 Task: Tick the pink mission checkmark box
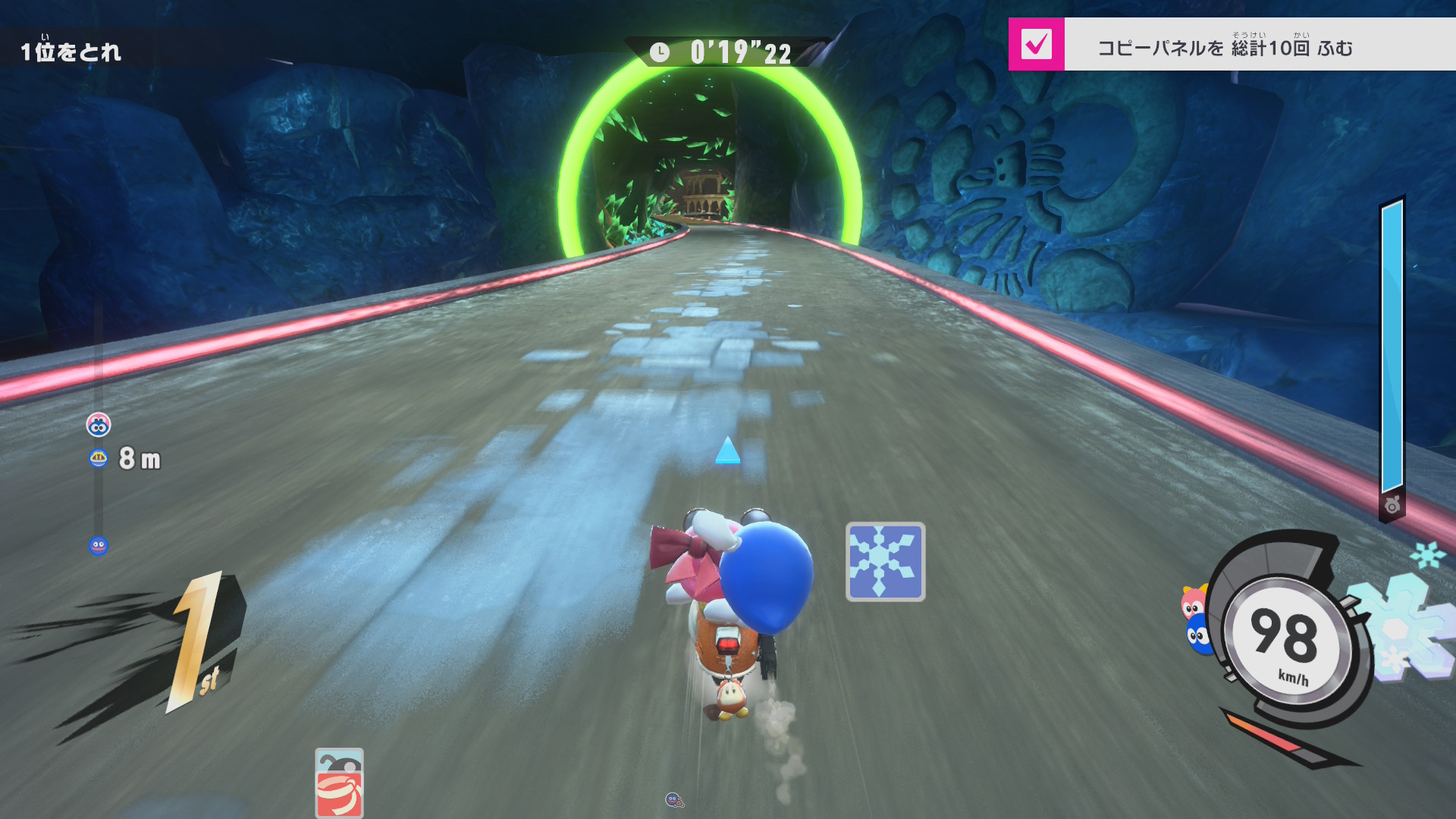click(x=1036, y=45)
